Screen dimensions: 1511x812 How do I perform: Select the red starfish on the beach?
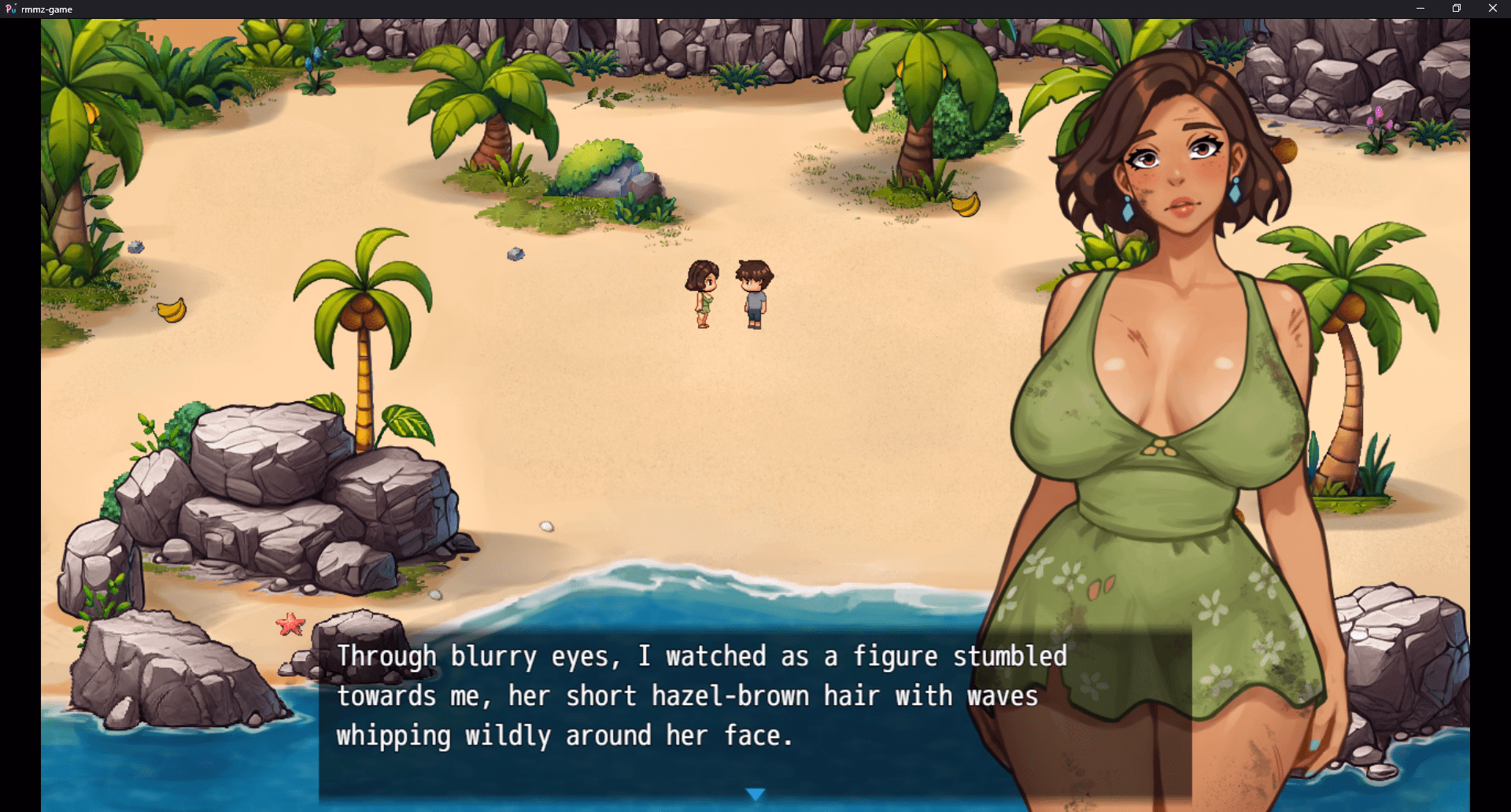tap(290, 624)
